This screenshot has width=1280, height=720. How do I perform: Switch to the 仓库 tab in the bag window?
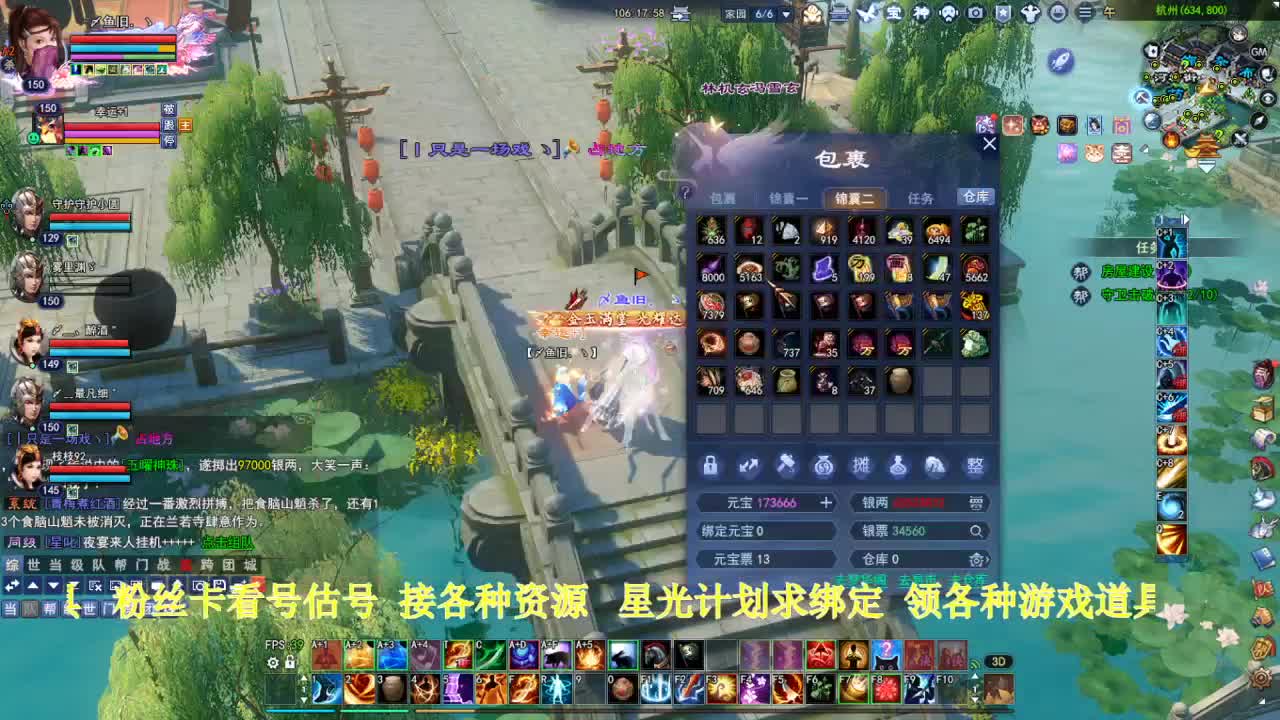click(977, 197)
